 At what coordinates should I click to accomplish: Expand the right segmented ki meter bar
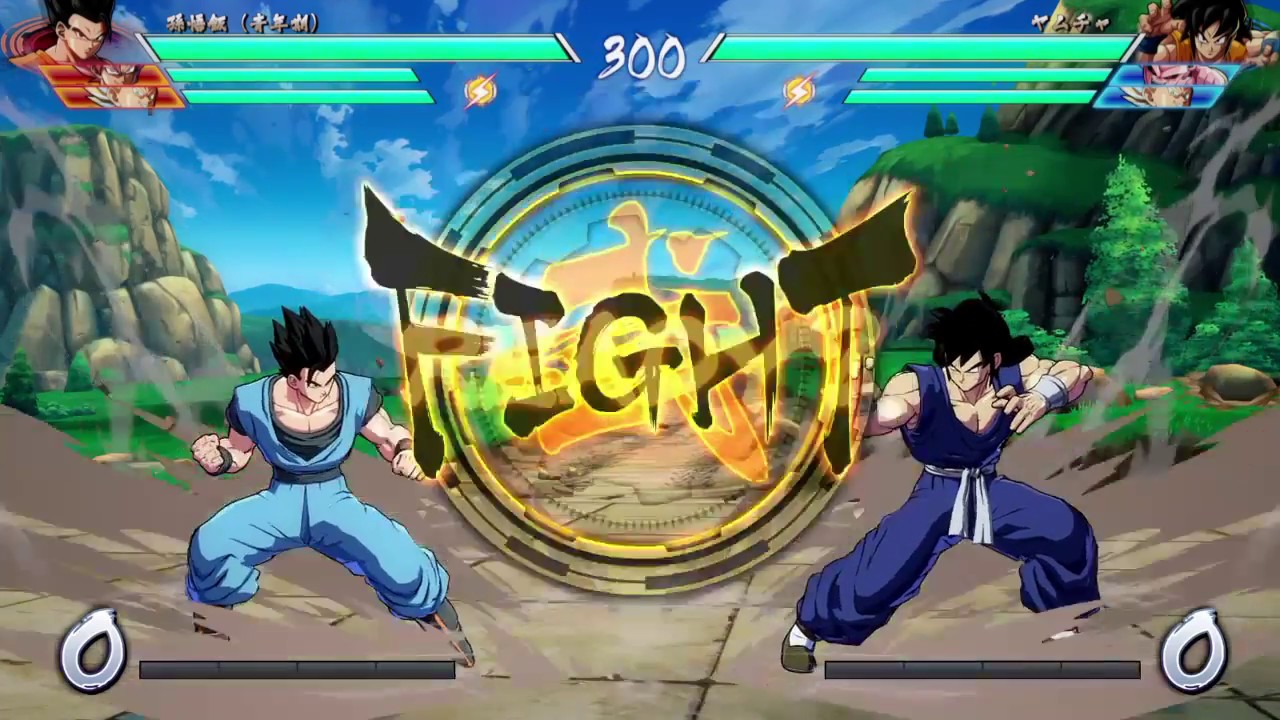coord(985,669)
